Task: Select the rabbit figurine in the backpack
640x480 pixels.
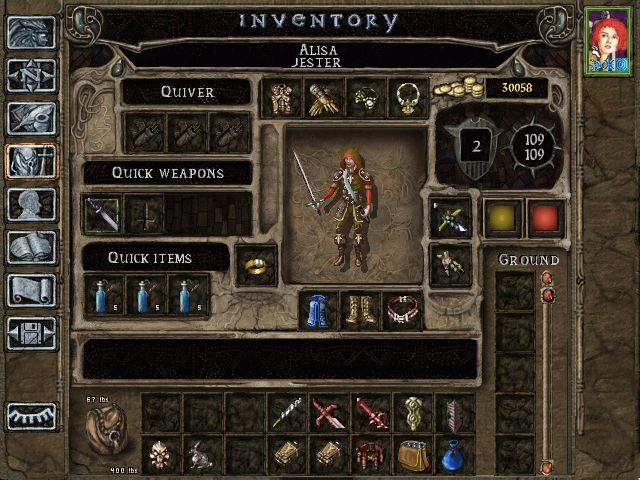Action: (204, 455)
